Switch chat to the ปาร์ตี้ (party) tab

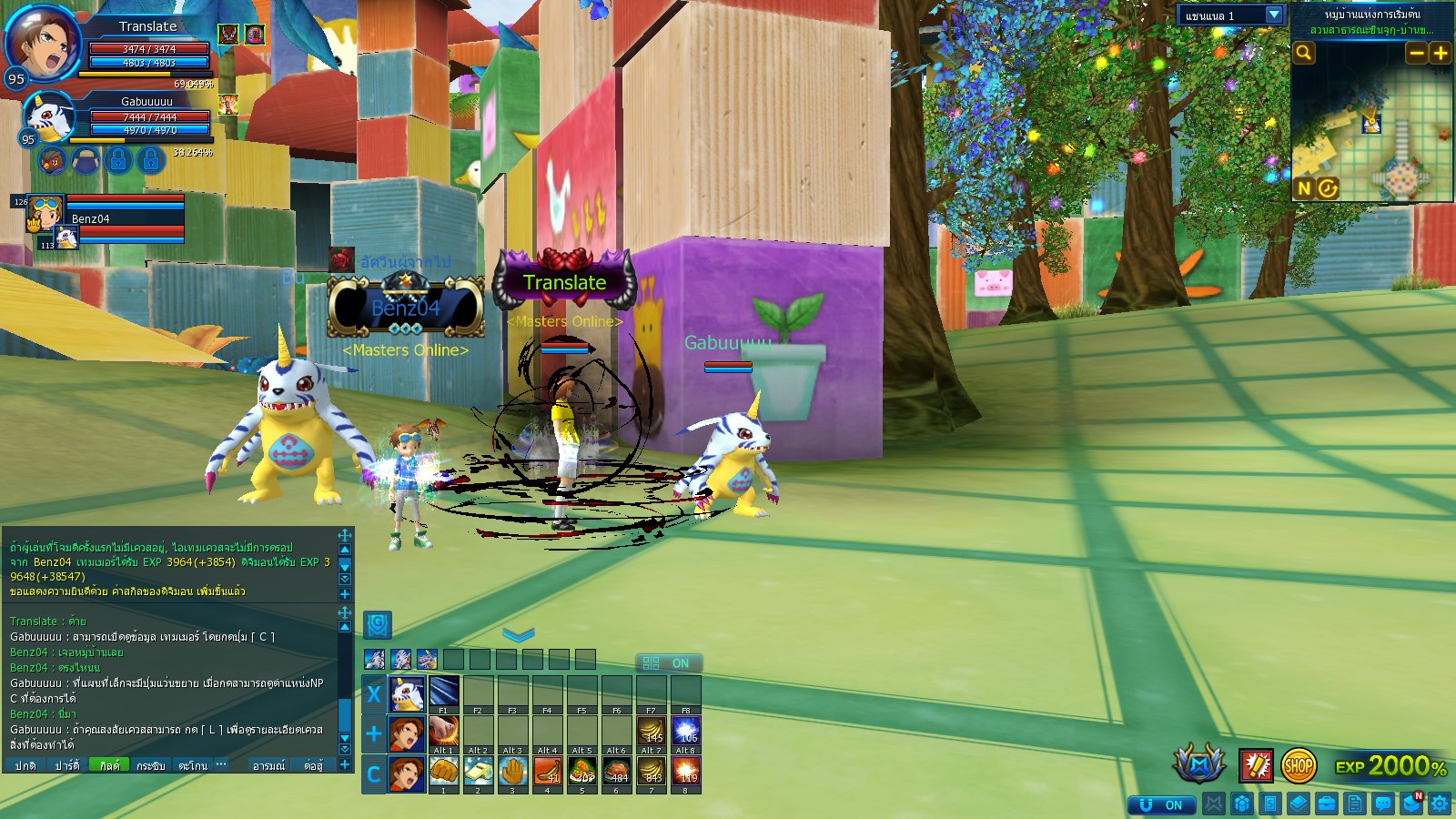(x=66, y=765)
